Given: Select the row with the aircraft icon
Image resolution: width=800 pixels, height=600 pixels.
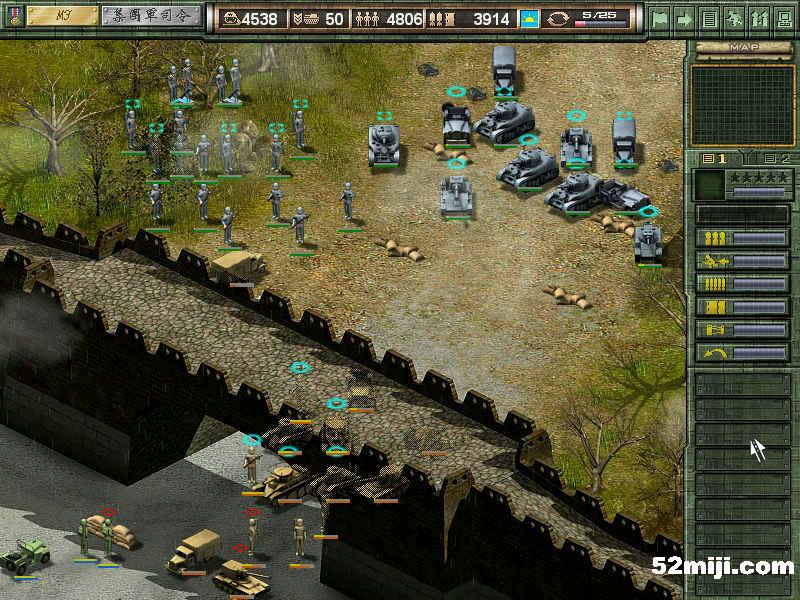Looking at the screenshot, I should [742, 261].
